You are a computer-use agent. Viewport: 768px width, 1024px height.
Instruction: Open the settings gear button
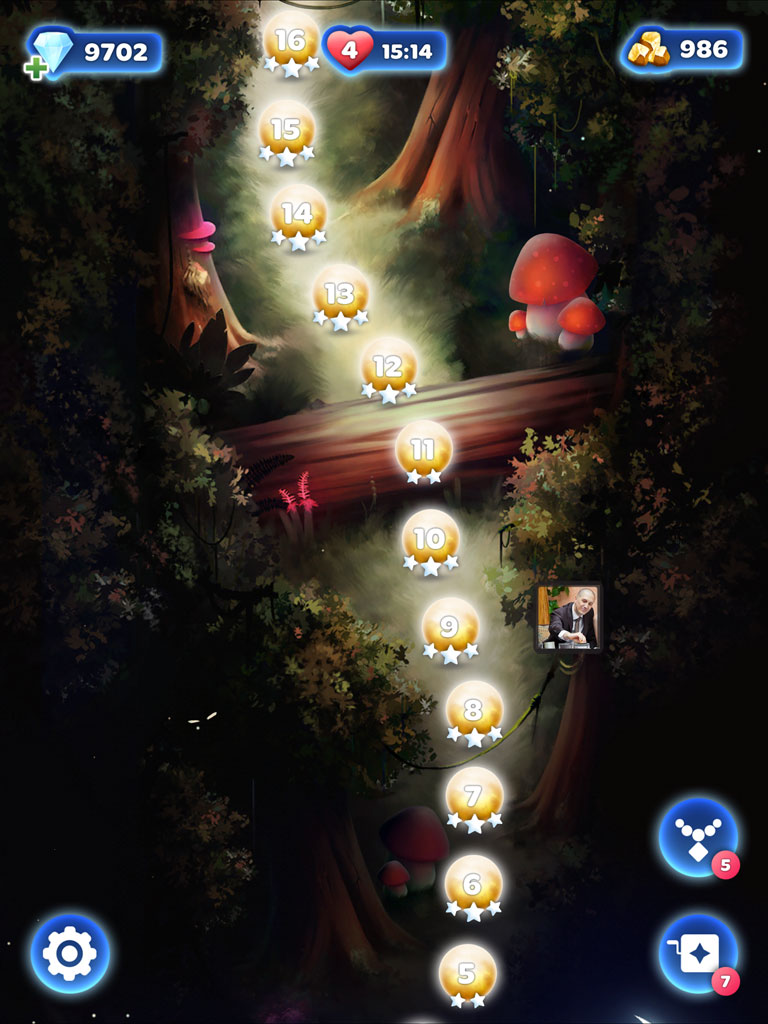click(70, 953)
